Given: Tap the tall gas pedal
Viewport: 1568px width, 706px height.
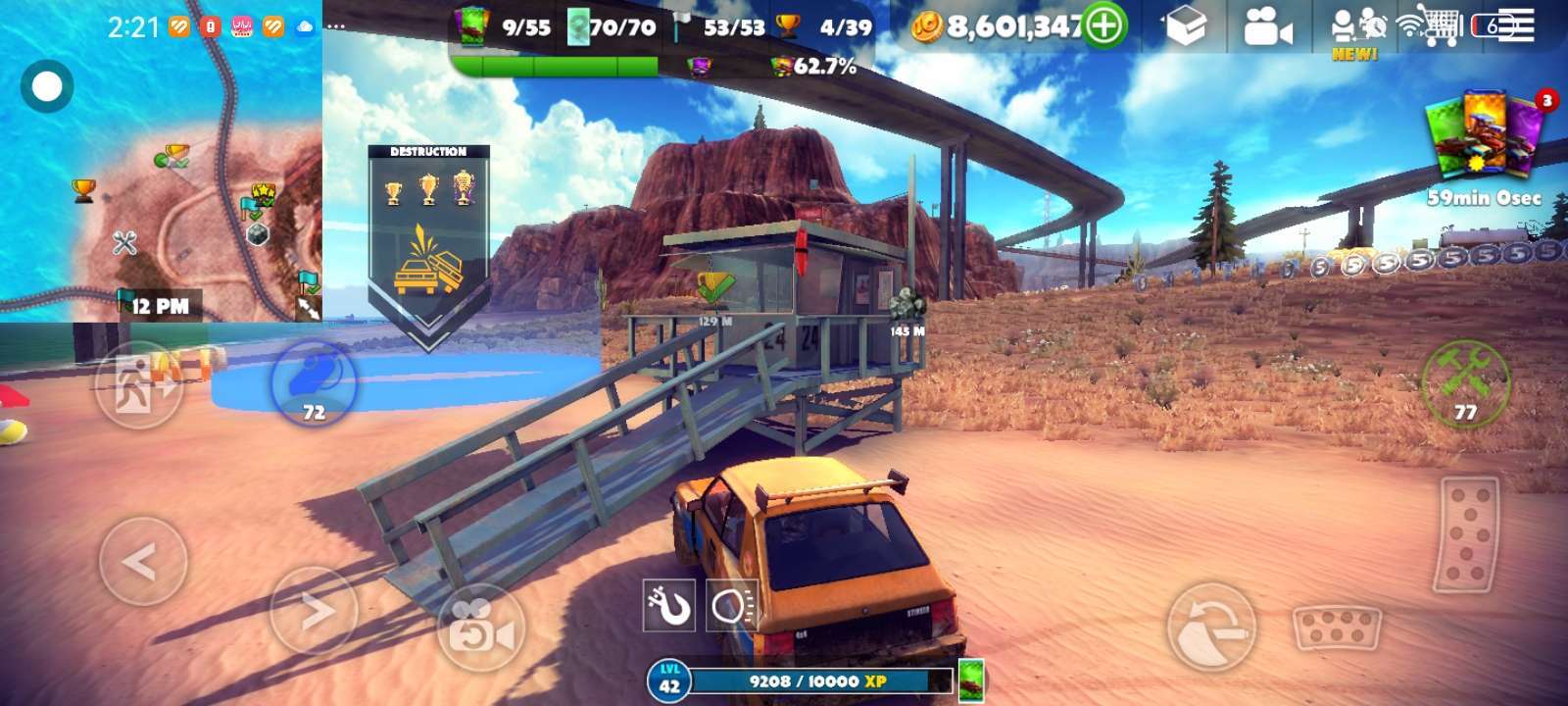Looking at the screenshot, I should point(1466,534).
